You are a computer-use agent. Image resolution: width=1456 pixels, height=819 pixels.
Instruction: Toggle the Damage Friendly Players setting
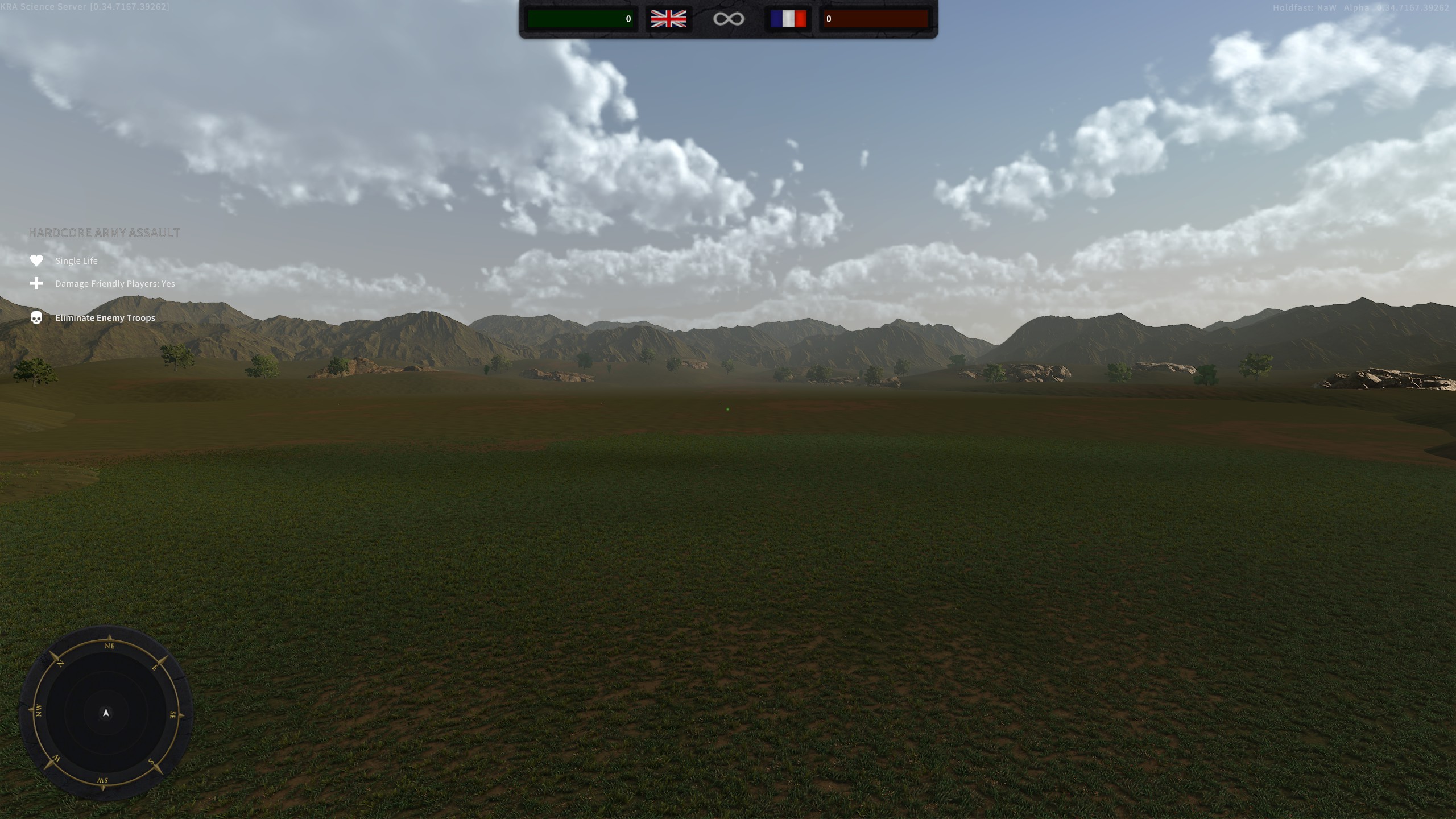point(114,283)
